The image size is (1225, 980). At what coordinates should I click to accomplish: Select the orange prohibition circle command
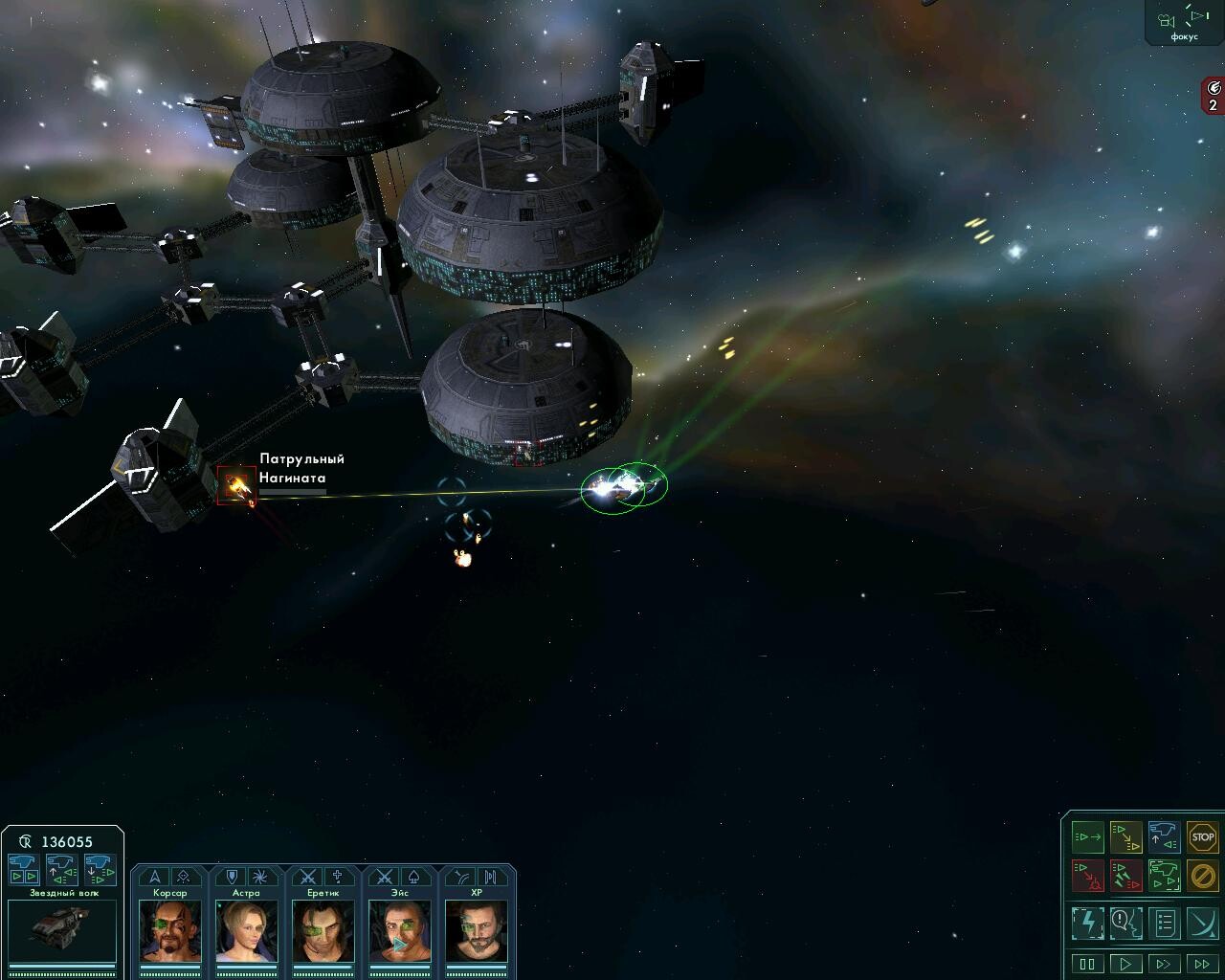(1202, 875)
